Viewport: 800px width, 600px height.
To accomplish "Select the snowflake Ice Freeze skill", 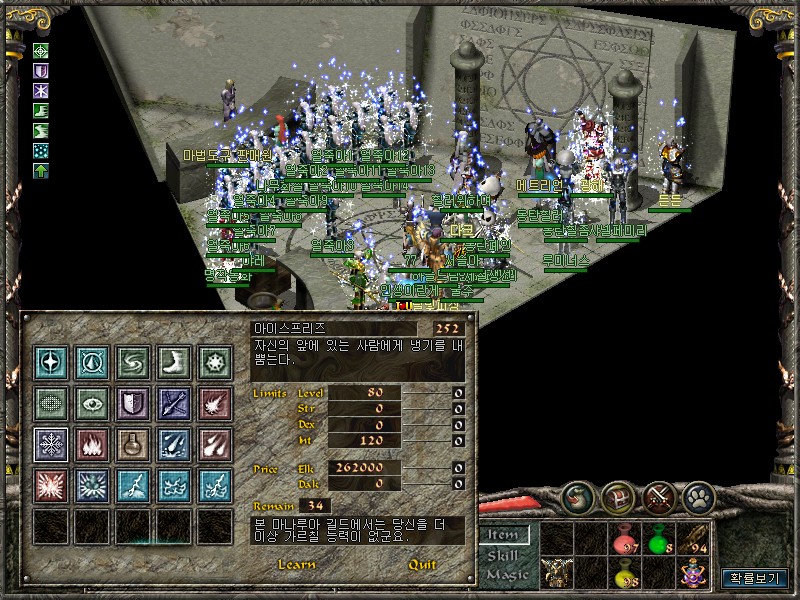I will pyautogui.click(x=50, y=443).
